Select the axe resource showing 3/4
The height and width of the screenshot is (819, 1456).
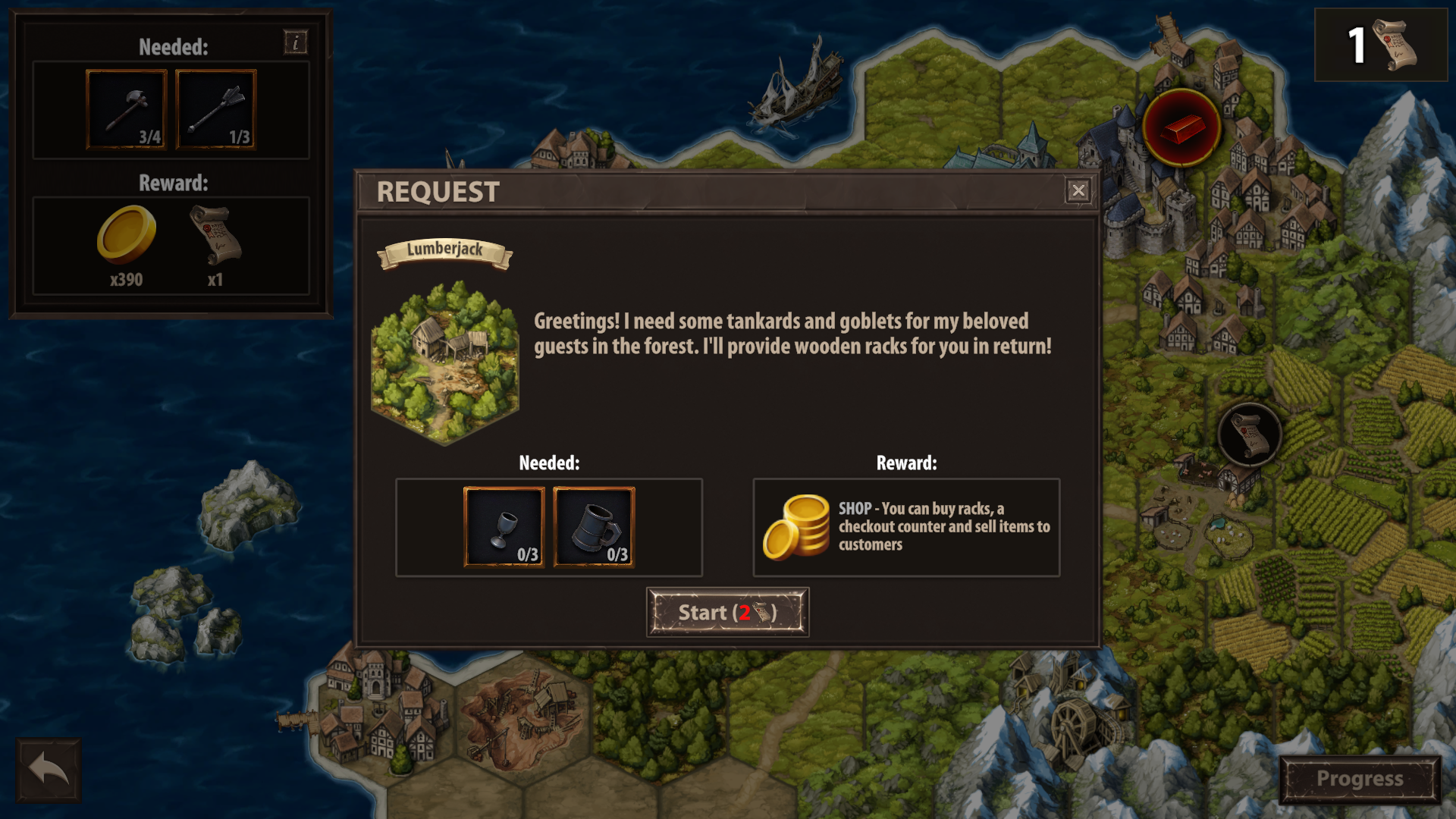pyautogui.click(x=127, y=108)
